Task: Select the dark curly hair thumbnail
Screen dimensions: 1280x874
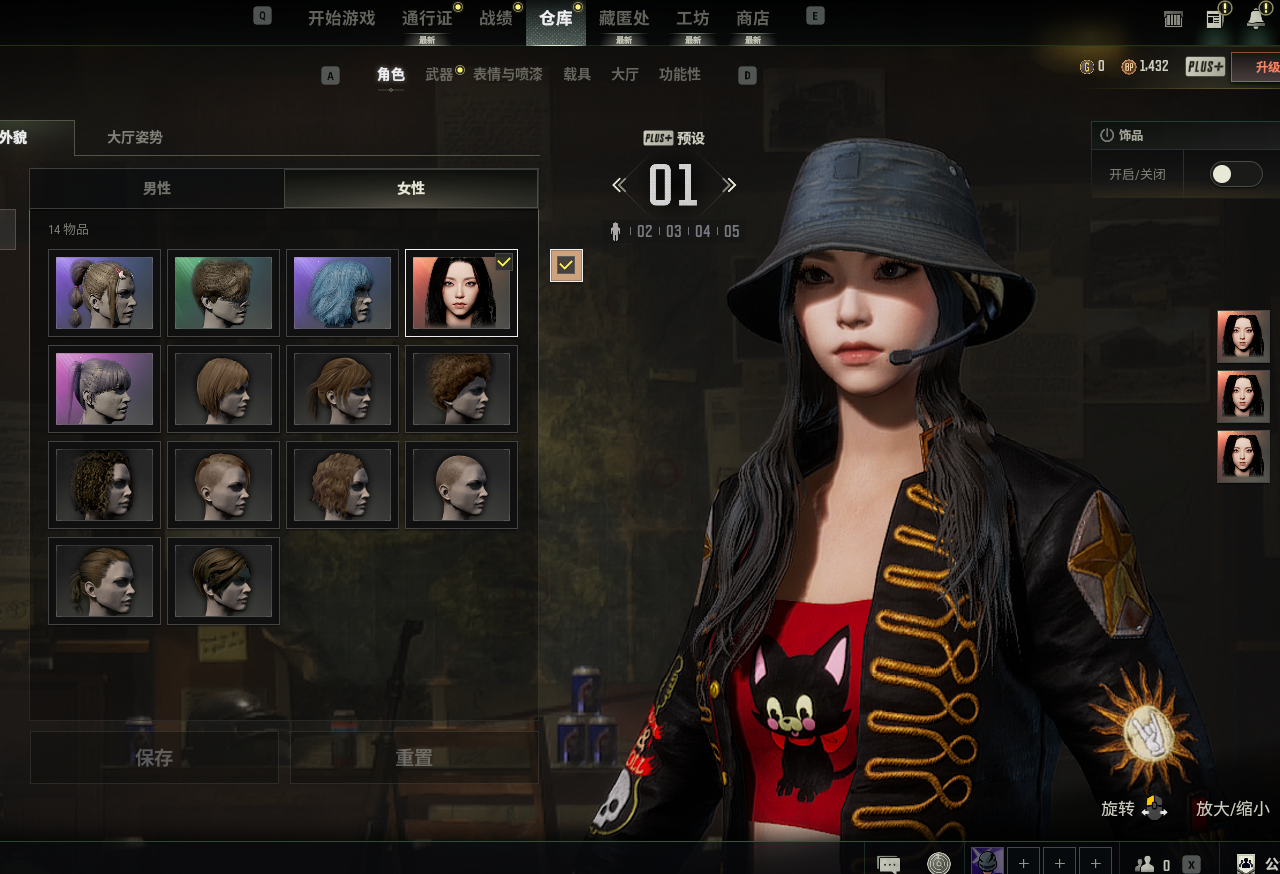Action: point(104,485)
